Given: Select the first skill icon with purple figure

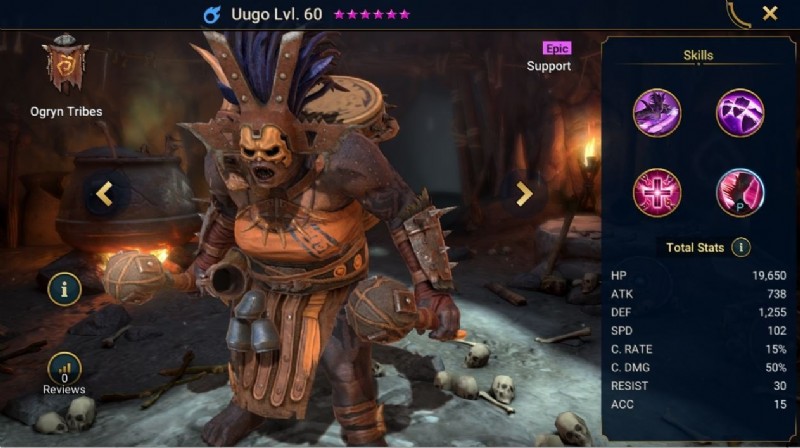Looking at the screenshot, I should coord(657,113).
